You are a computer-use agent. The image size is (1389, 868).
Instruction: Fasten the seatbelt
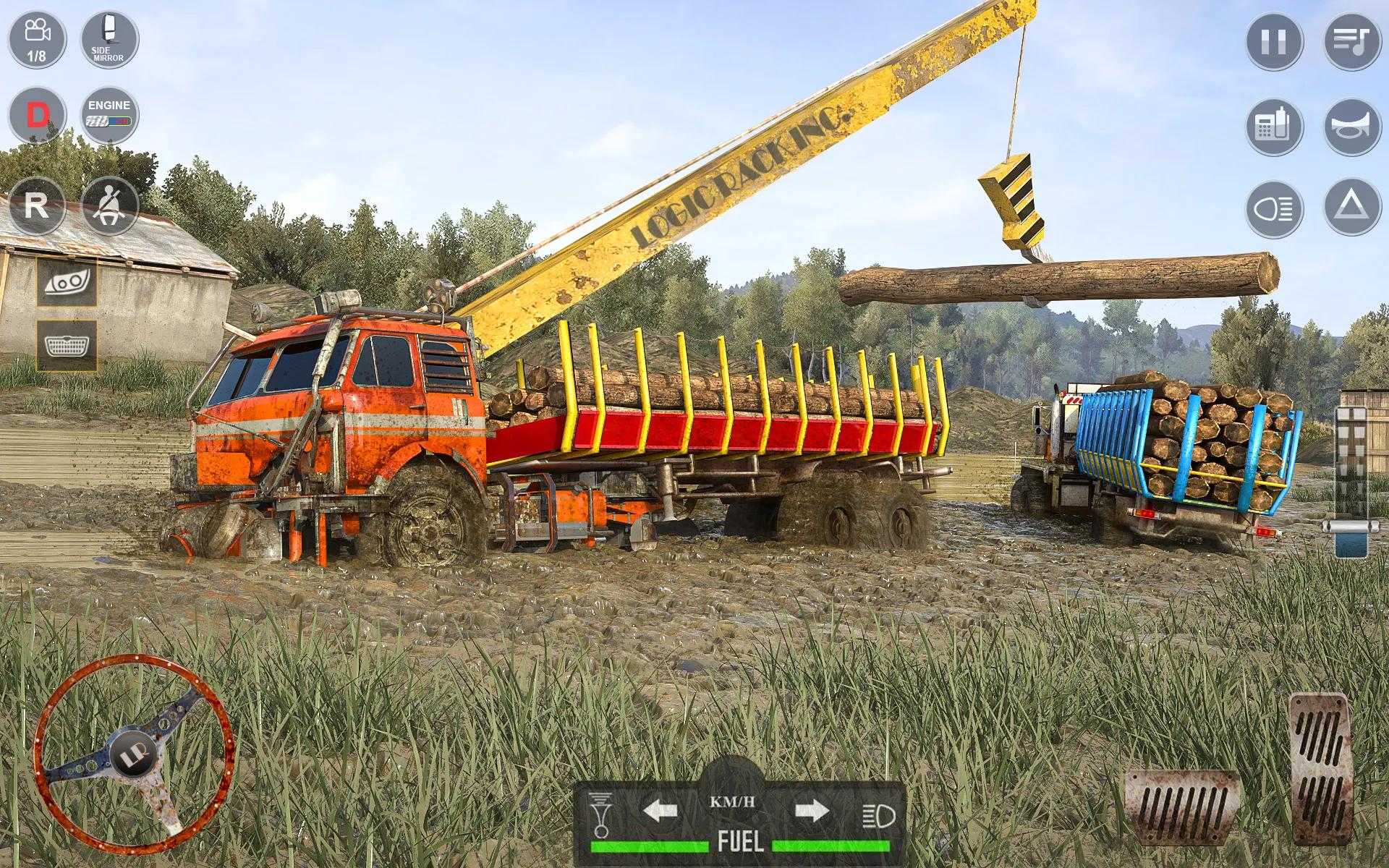pos(110,206)
